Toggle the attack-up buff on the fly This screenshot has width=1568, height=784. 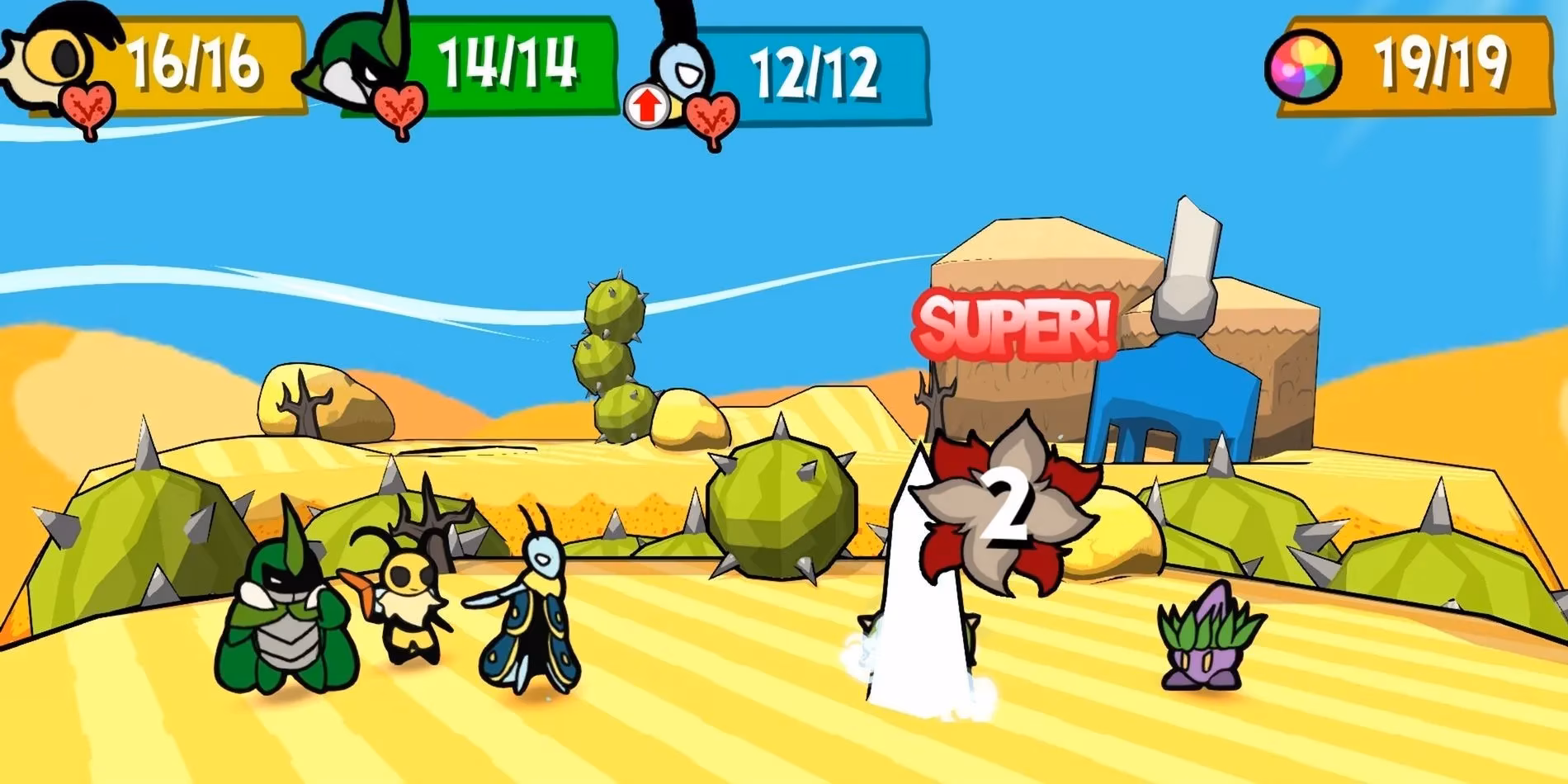click(648, 103)
